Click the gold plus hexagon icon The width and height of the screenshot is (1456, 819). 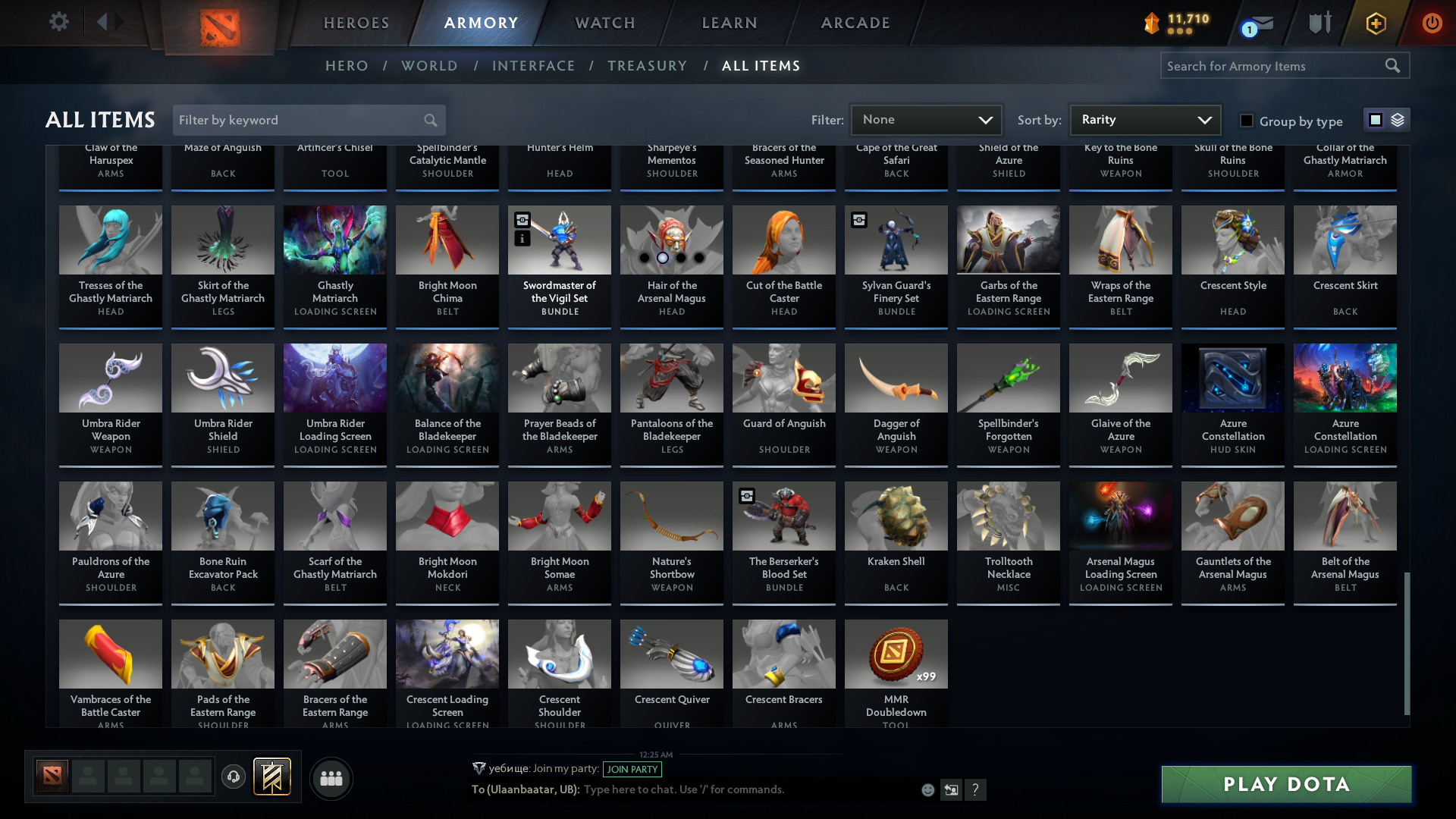pyautogui.click(x=1375, y=23)
